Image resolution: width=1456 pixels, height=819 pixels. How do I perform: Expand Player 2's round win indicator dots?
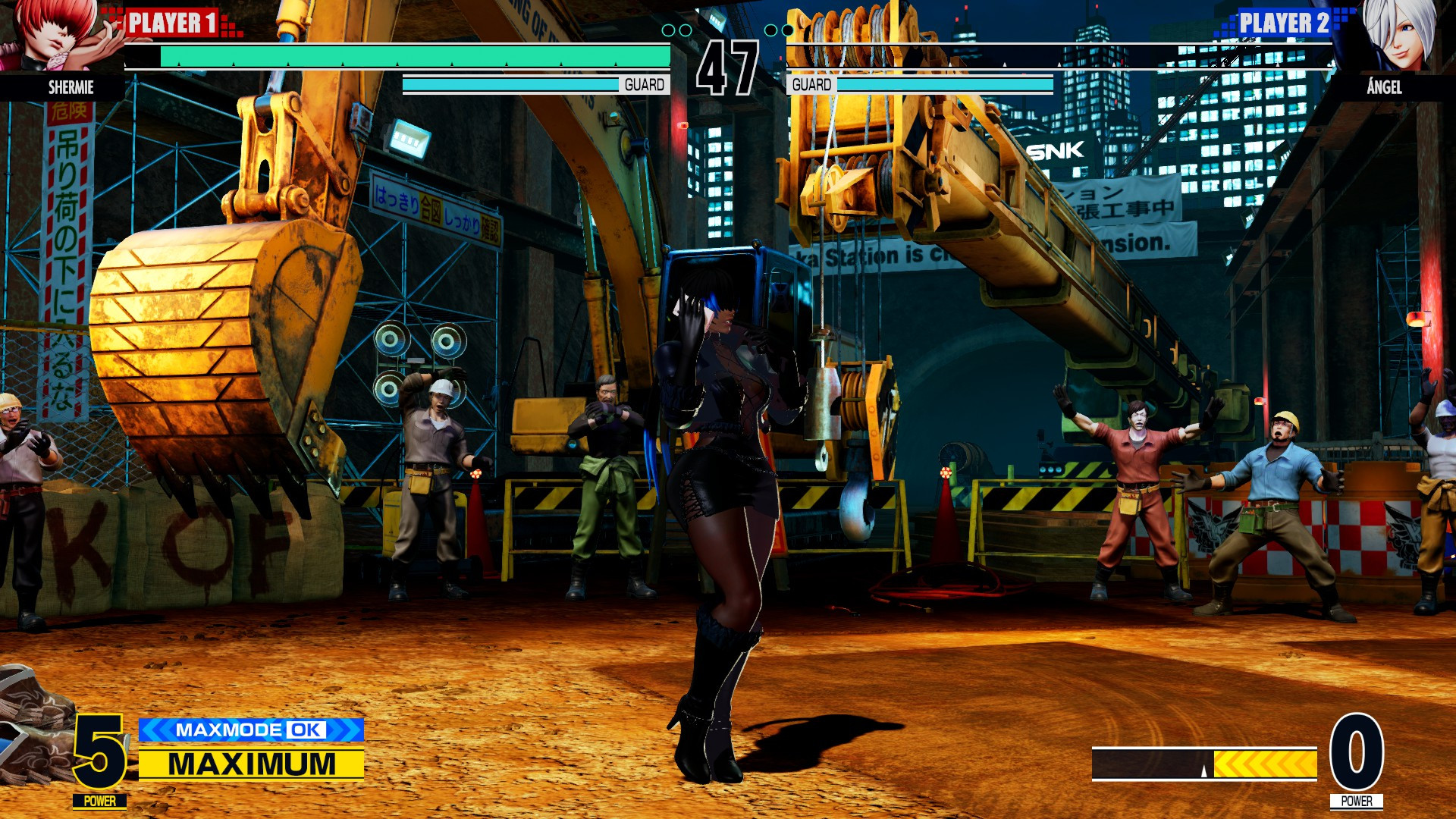pyautogui.click(x=779, y=31)
